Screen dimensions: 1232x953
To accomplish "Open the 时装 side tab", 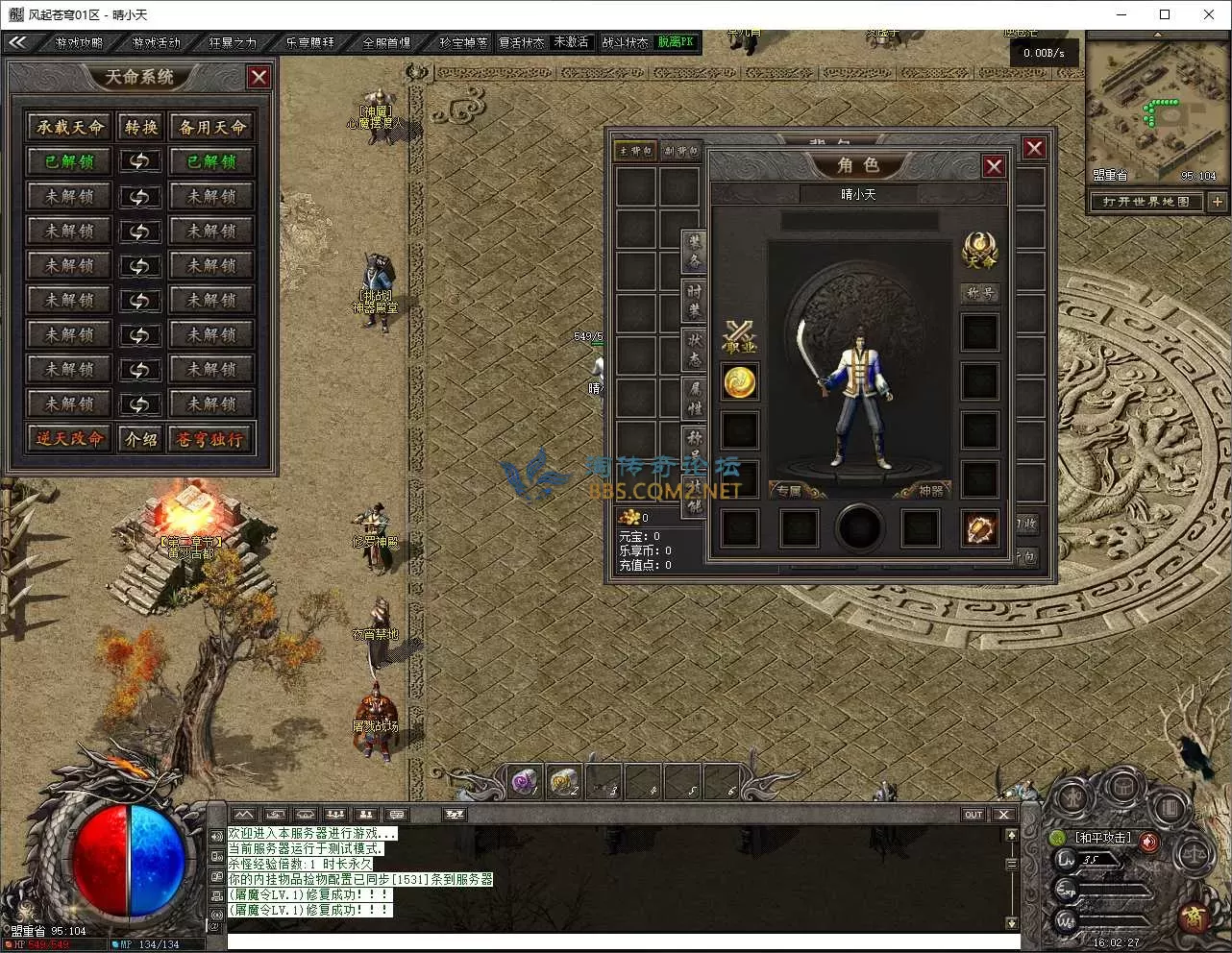I will pyautogui.click(x=694, y=299).
